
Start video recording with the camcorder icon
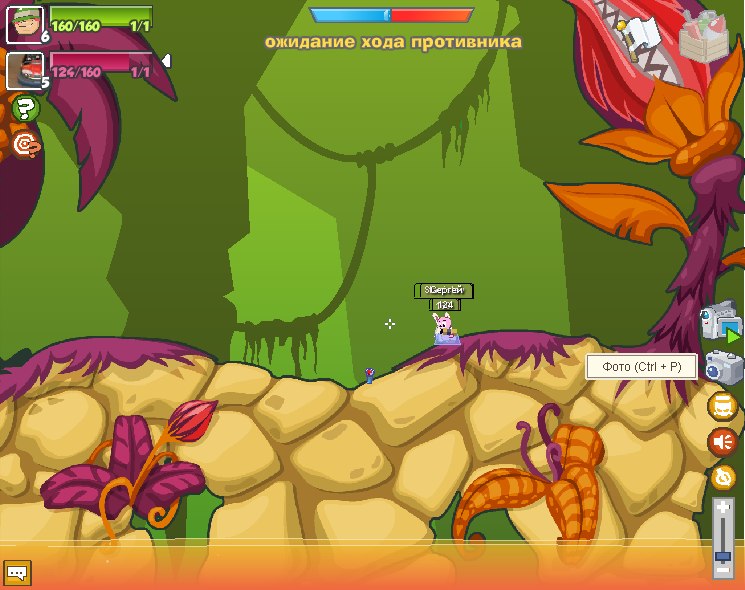click(721, 322)
